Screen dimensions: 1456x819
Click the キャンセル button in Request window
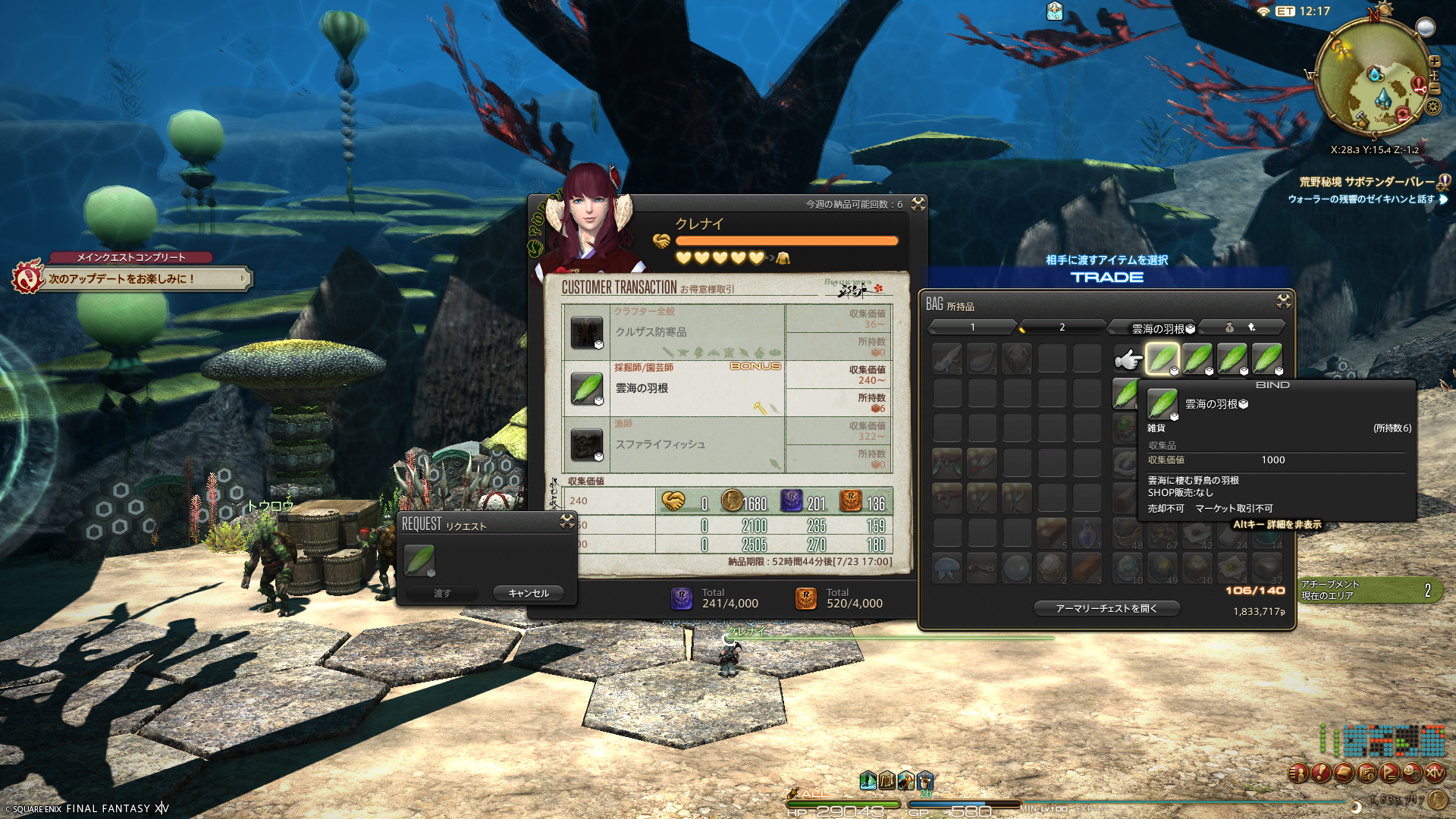tap(529, 593)
